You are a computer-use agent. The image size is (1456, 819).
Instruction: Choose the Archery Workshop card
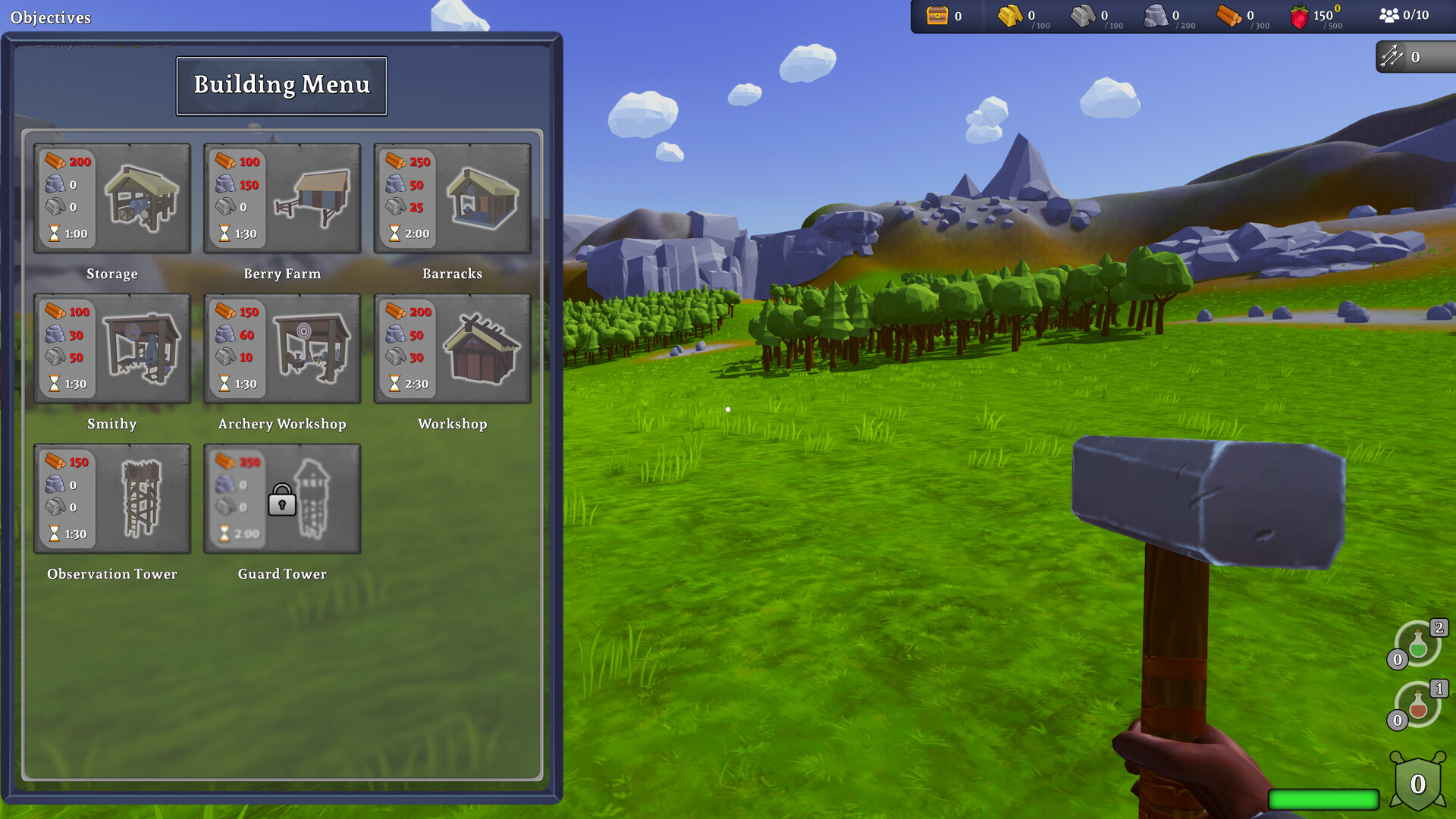(x=282, y=349)
